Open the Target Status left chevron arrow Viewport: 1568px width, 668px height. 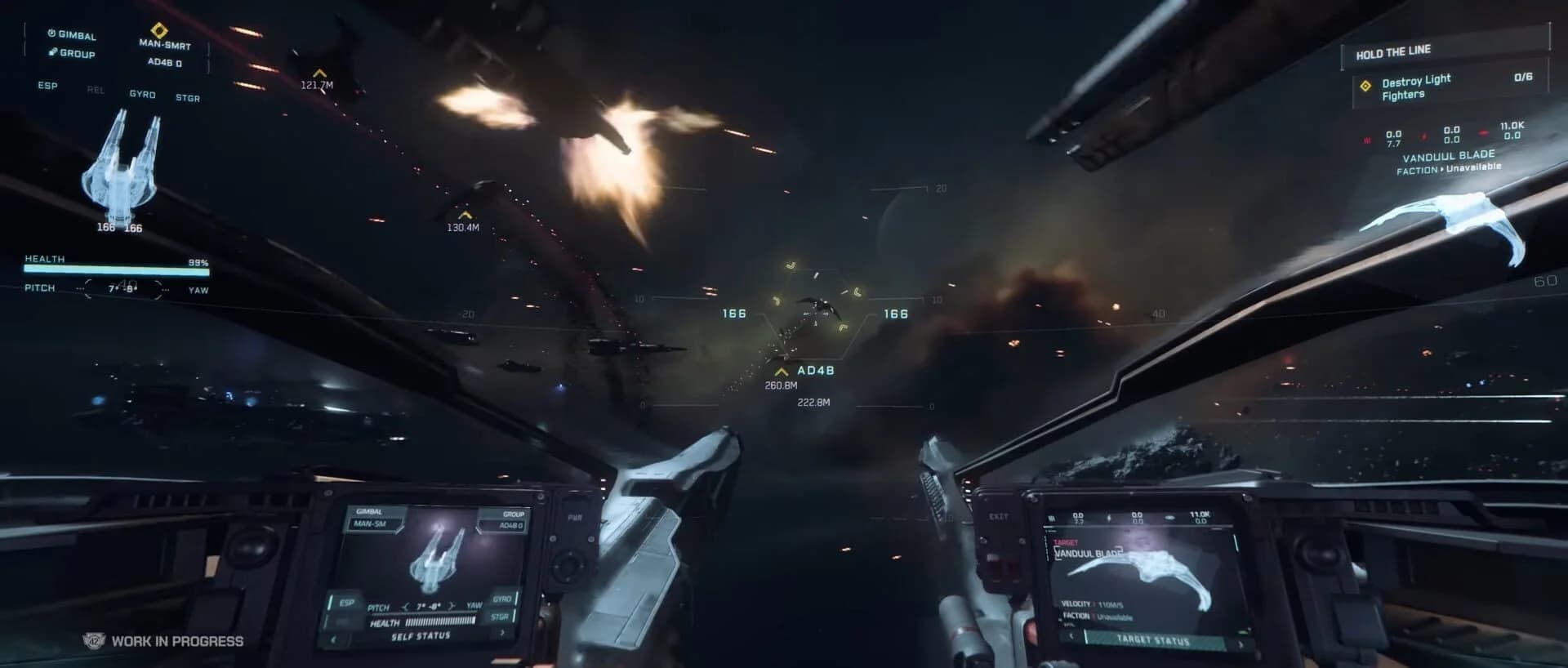point(1071,635)
